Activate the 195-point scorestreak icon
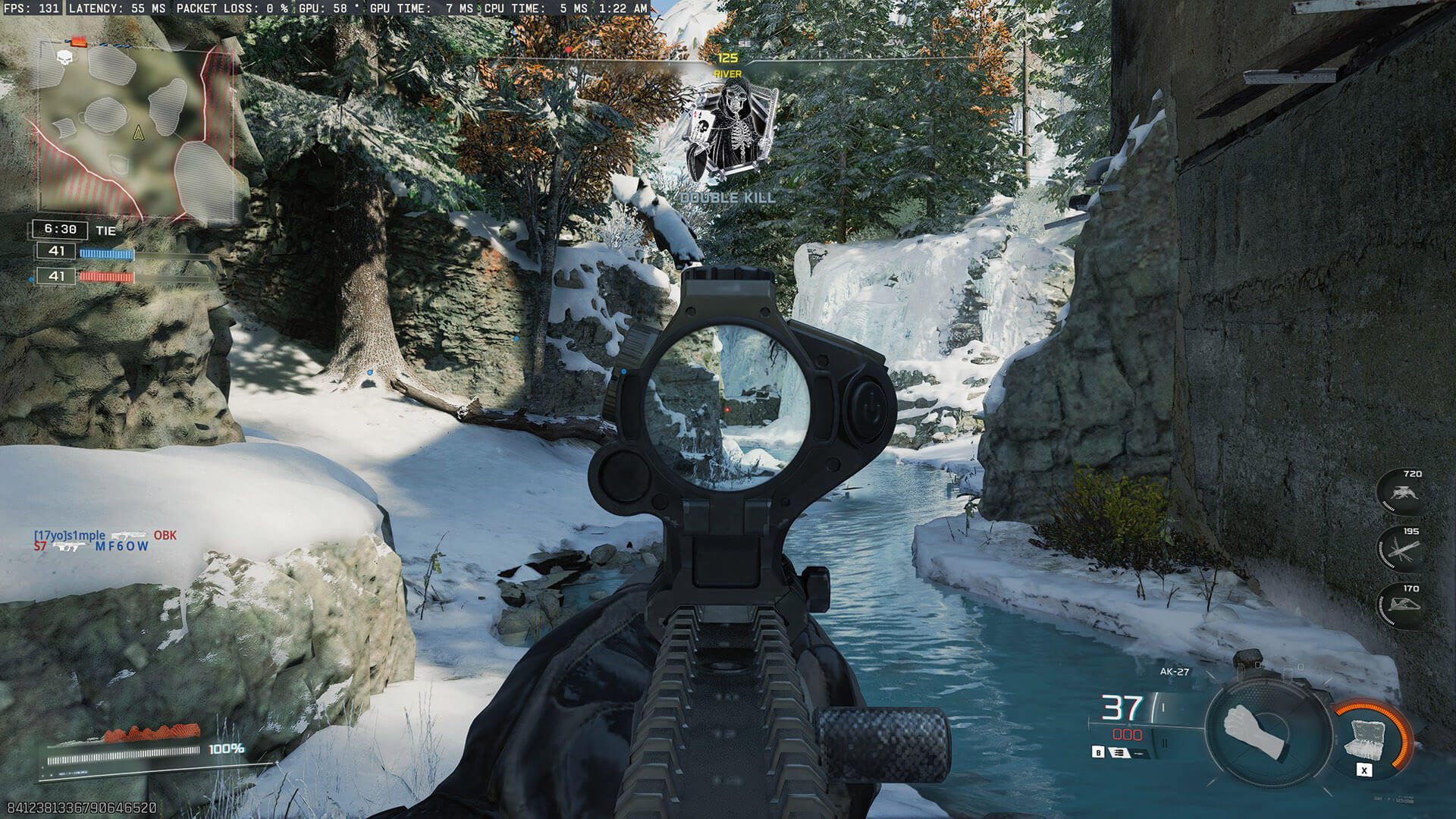Viewport: 1456px width, 819px height. pyautogui.click(x=1401, y=548)
